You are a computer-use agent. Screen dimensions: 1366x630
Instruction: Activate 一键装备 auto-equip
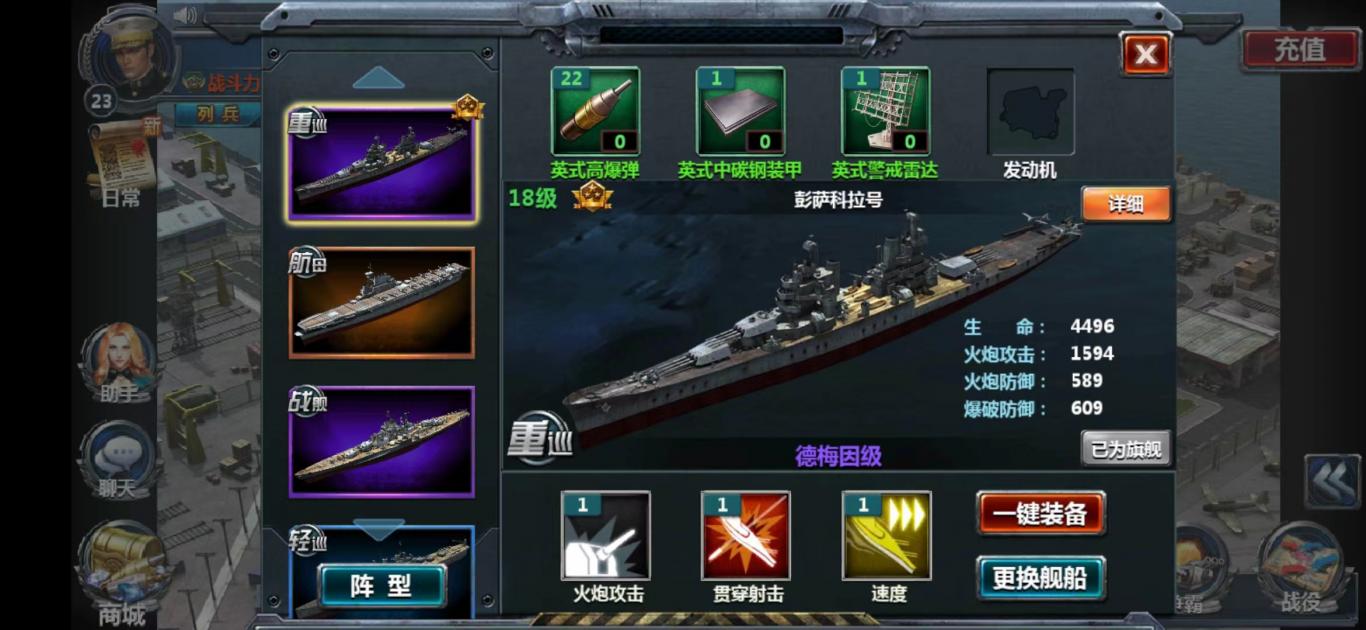point(1040,513)
